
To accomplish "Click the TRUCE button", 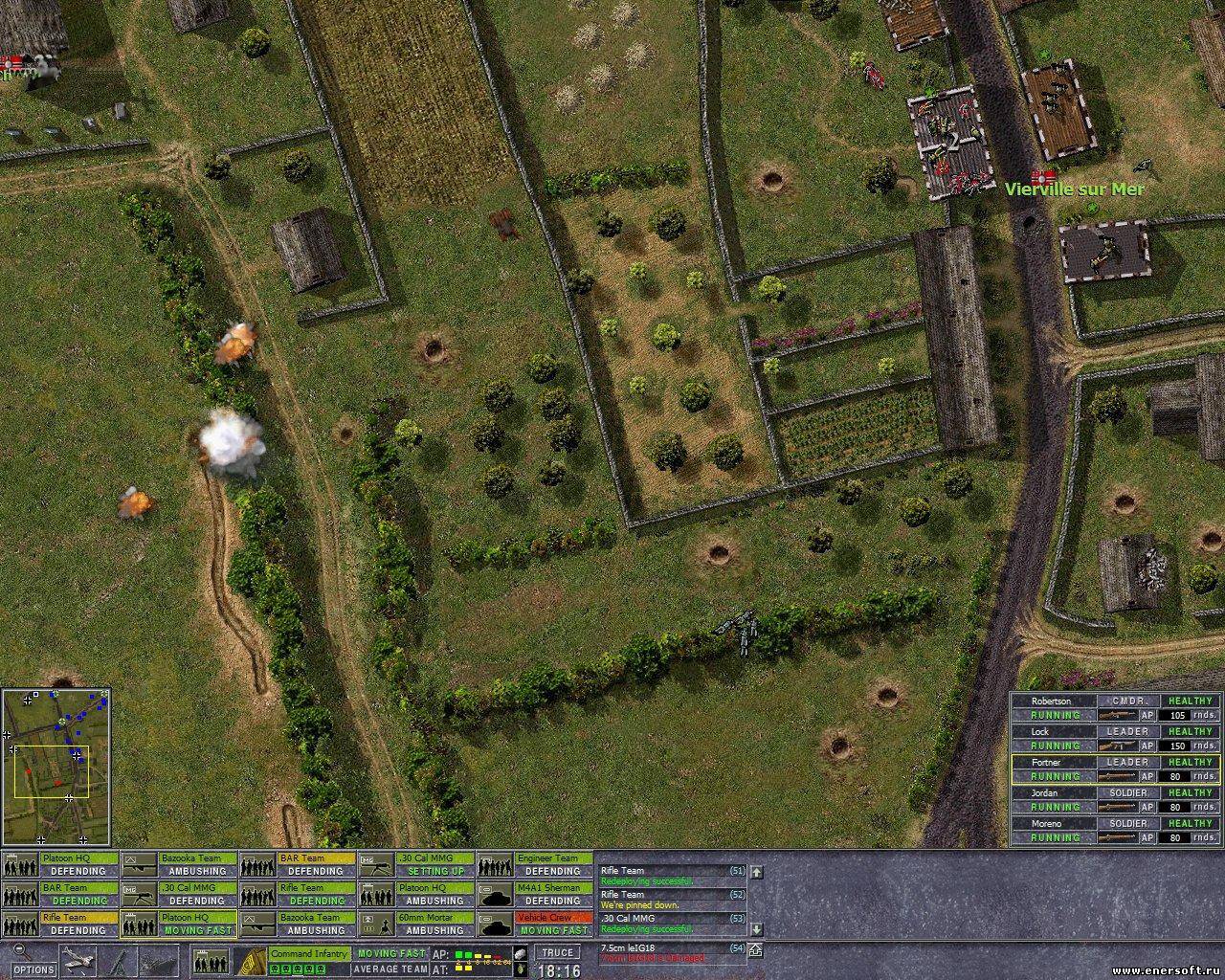I will 555,952.
